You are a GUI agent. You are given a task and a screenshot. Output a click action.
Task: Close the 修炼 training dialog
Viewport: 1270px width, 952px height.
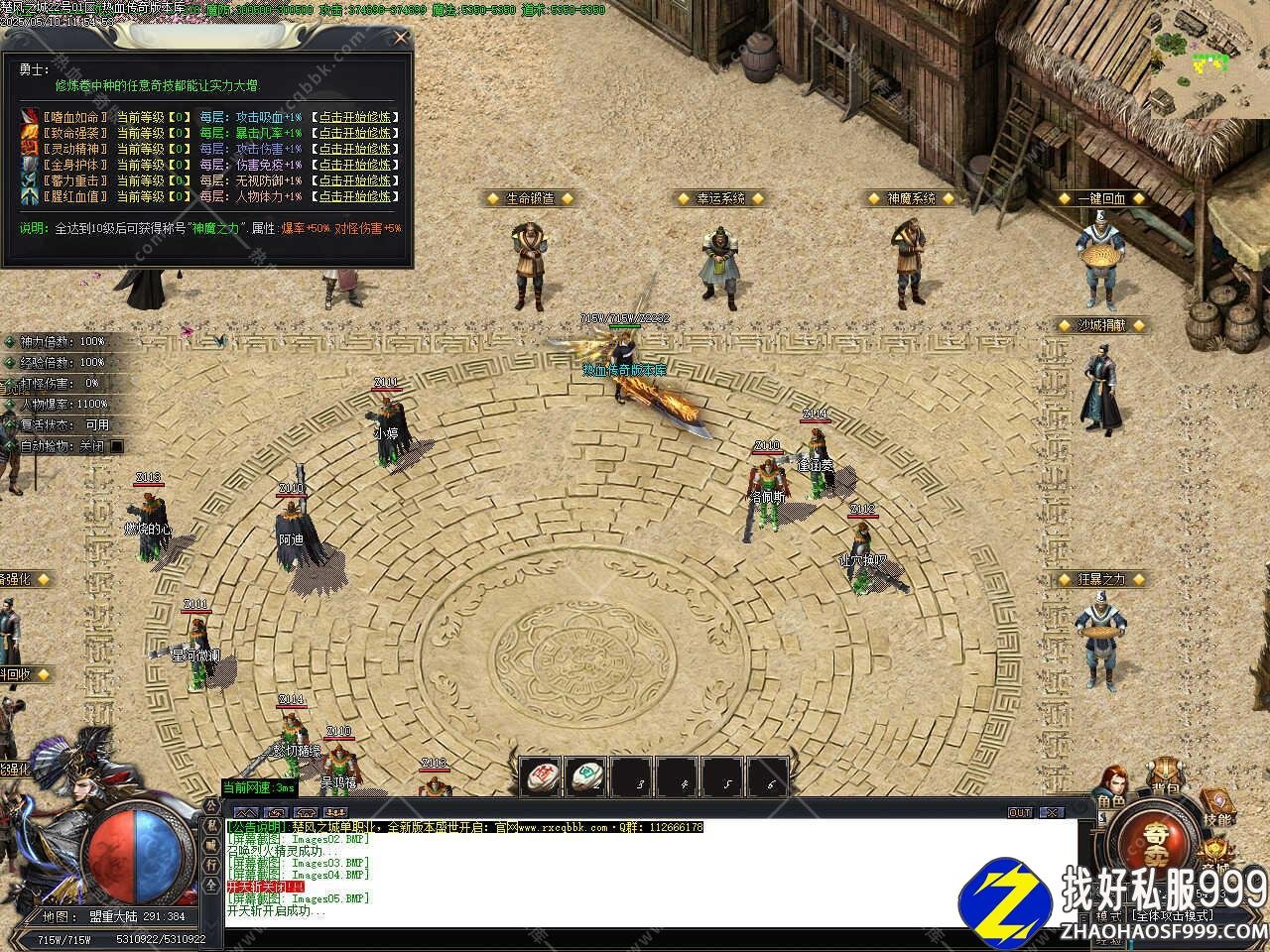[x=401, y=38]
